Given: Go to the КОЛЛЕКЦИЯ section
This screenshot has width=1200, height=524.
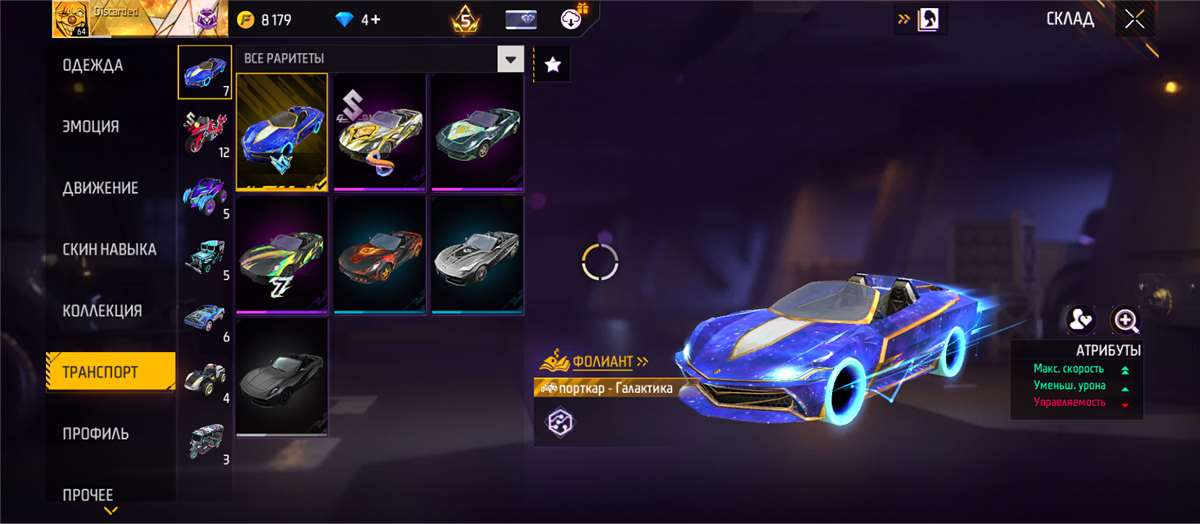Looking at the screenshot, I should tap(102, 311).
